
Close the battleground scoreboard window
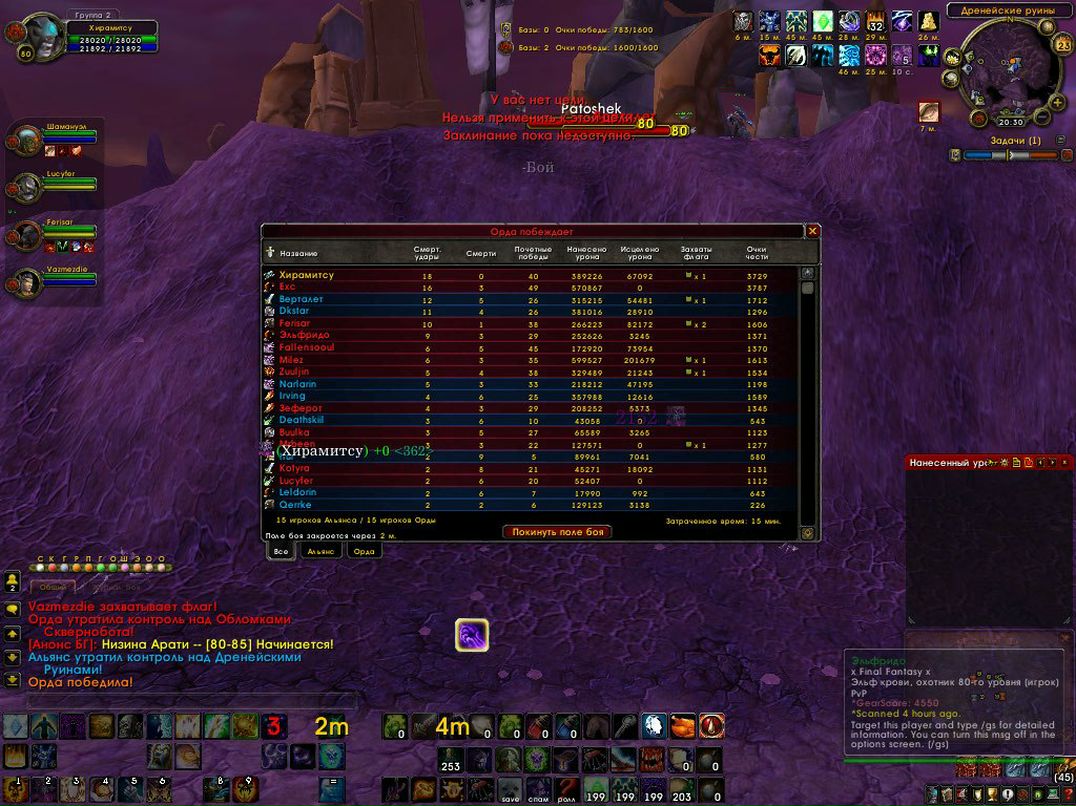point(812,231)
